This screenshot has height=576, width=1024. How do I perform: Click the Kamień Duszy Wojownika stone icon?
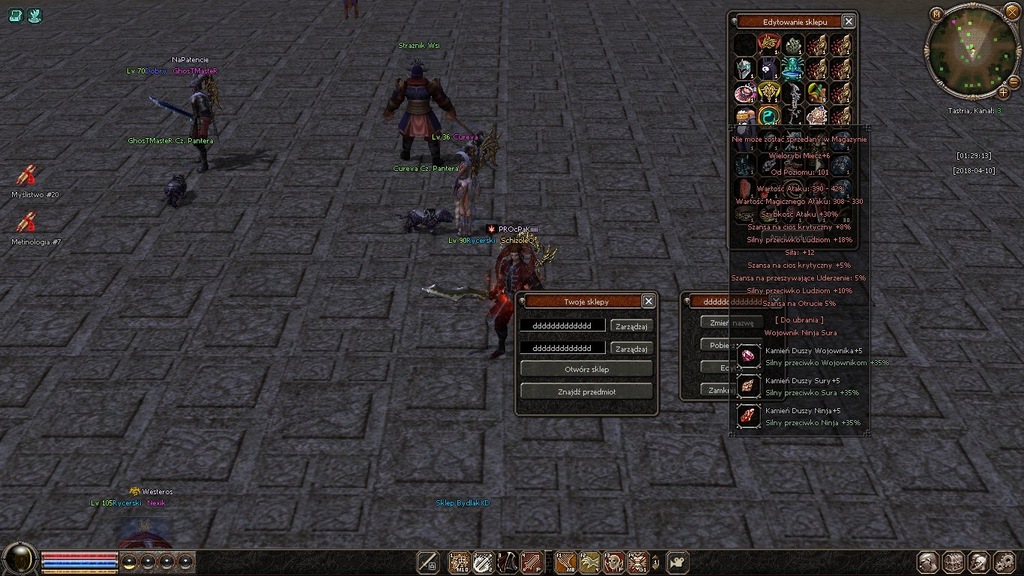(749, 356)
